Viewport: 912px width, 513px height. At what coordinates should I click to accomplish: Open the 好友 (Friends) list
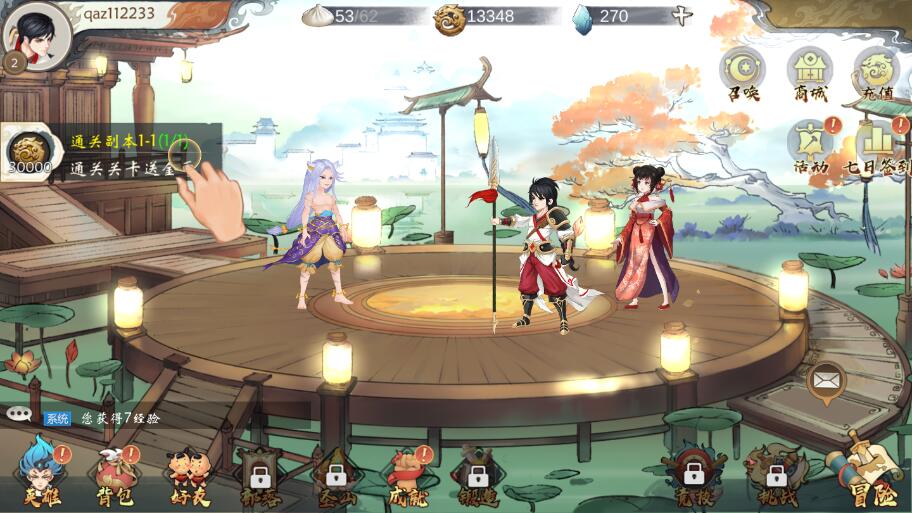(x=188, y=472)
